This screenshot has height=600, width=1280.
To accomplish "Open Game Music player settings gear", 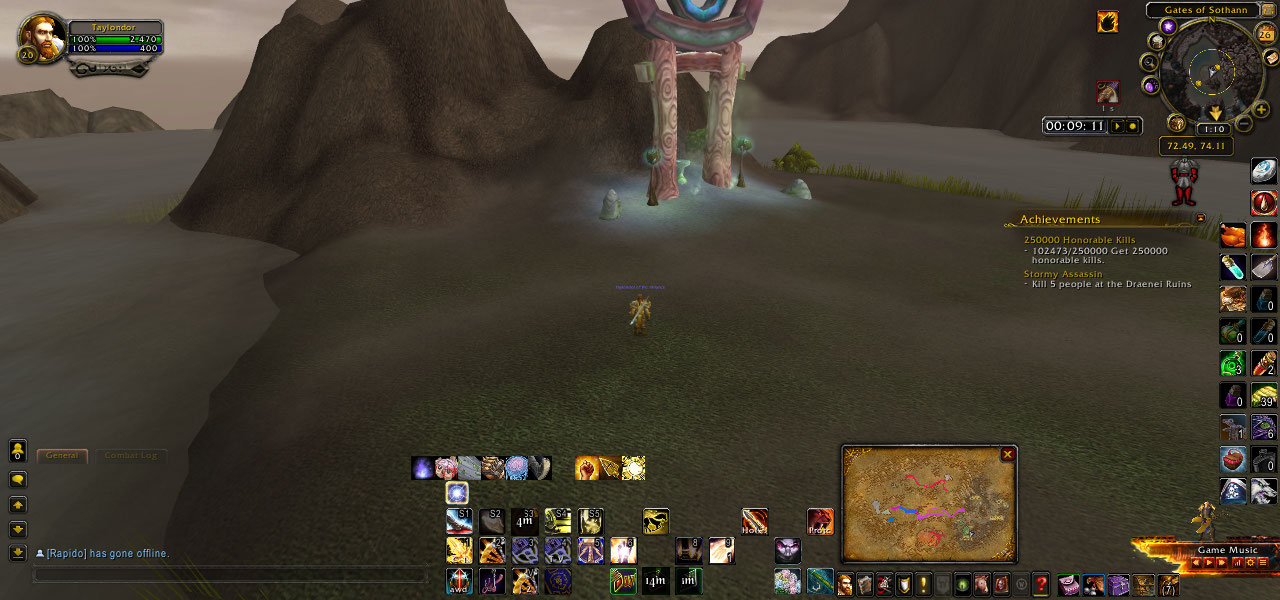I will 1249,563.
